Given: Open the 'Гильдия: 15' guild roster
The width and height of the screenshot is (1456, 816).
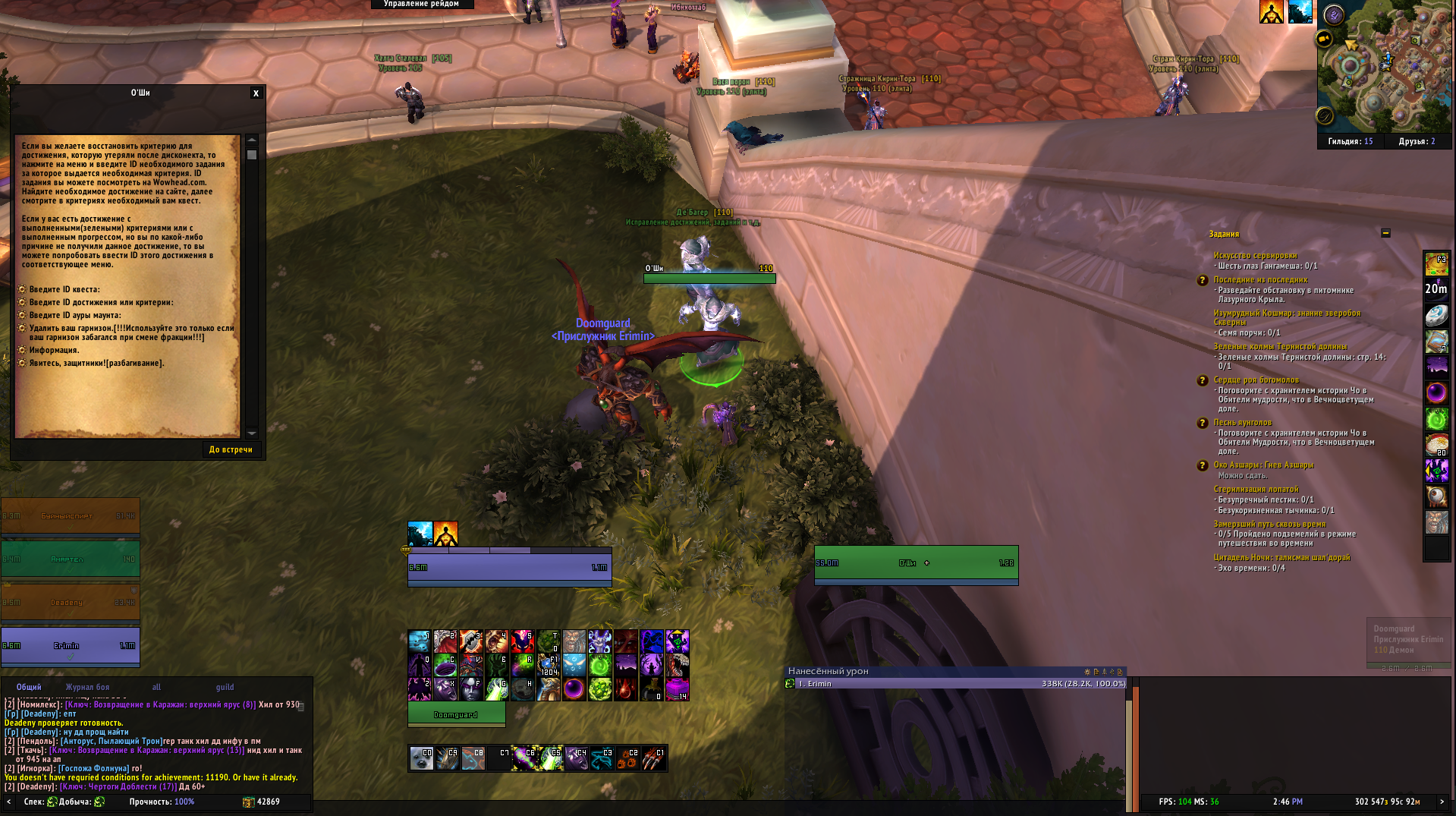Looking at the screenshot, I should click(x=1350, y=141).
